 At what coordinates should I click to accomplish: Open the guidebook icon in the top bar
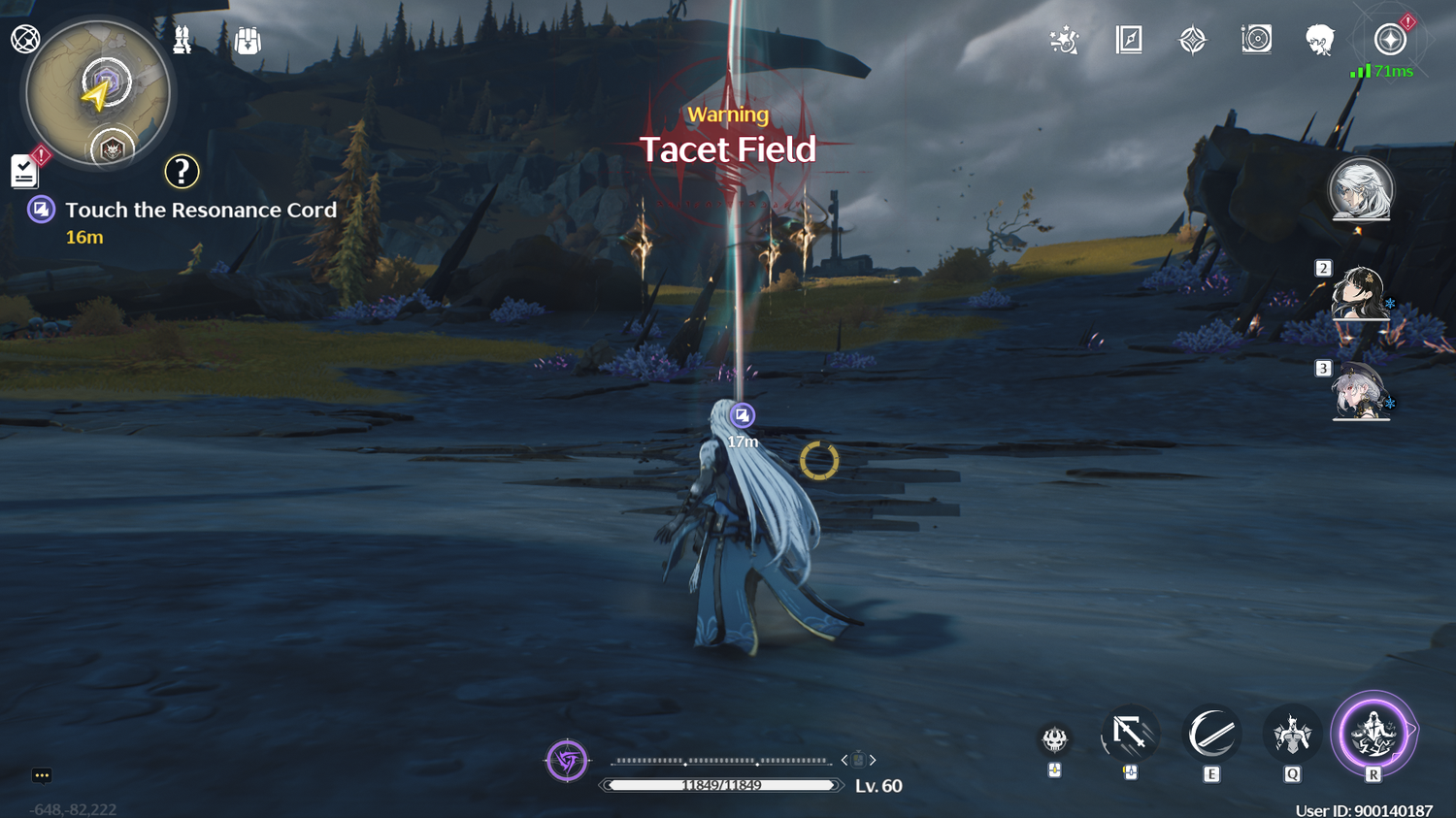coord(1129,40)
